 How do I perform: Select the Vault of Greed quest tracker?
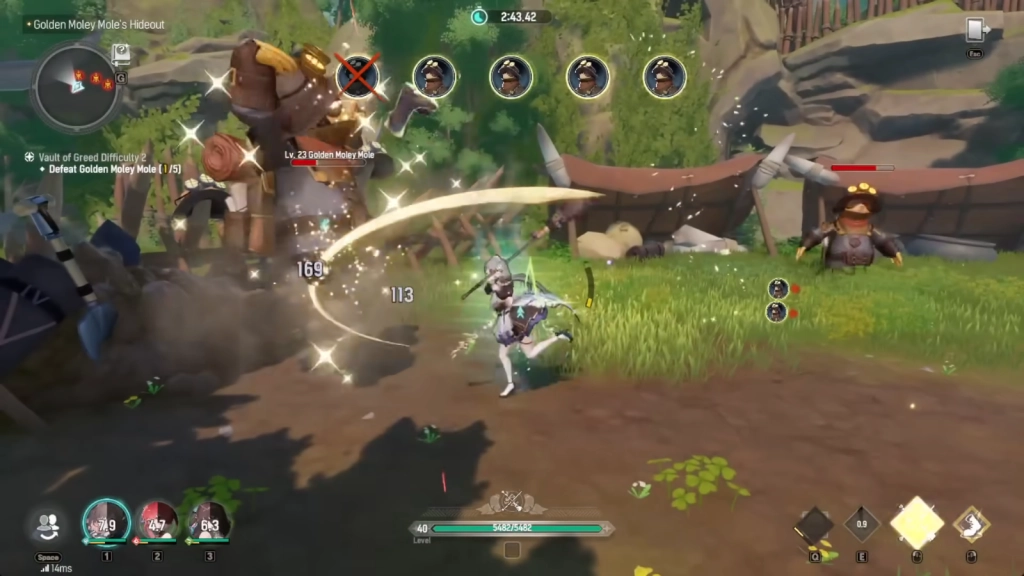coord(92,157)
